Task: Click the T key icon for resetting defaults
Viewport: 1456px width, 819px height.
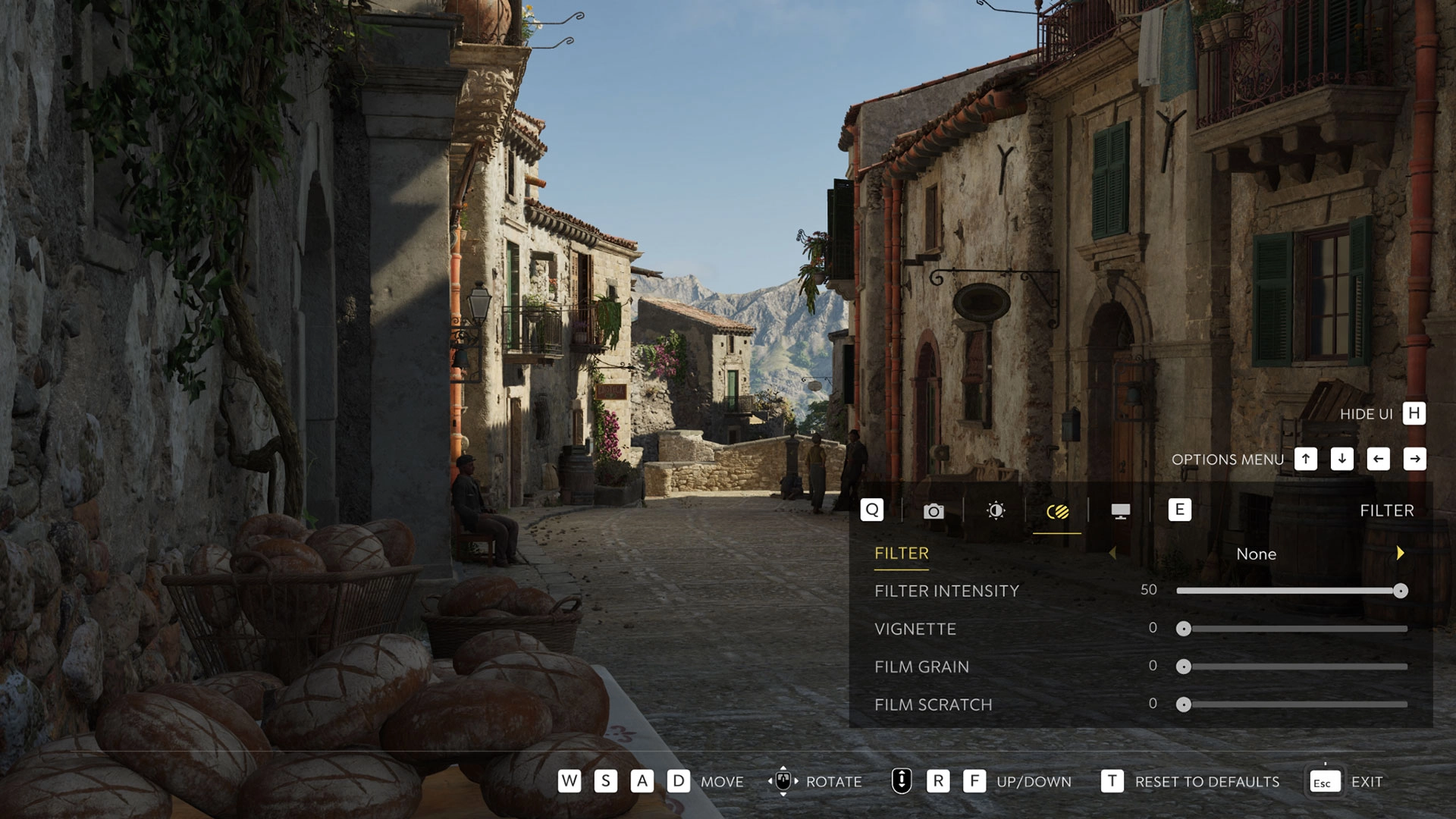Action: (1110, 781)
